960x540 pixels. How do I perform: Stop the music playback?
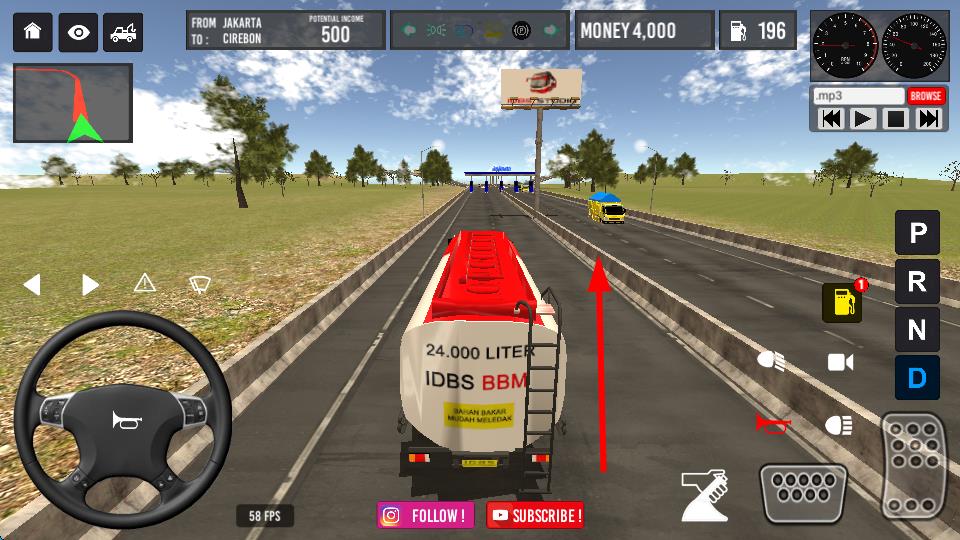[x=896, y=119]
